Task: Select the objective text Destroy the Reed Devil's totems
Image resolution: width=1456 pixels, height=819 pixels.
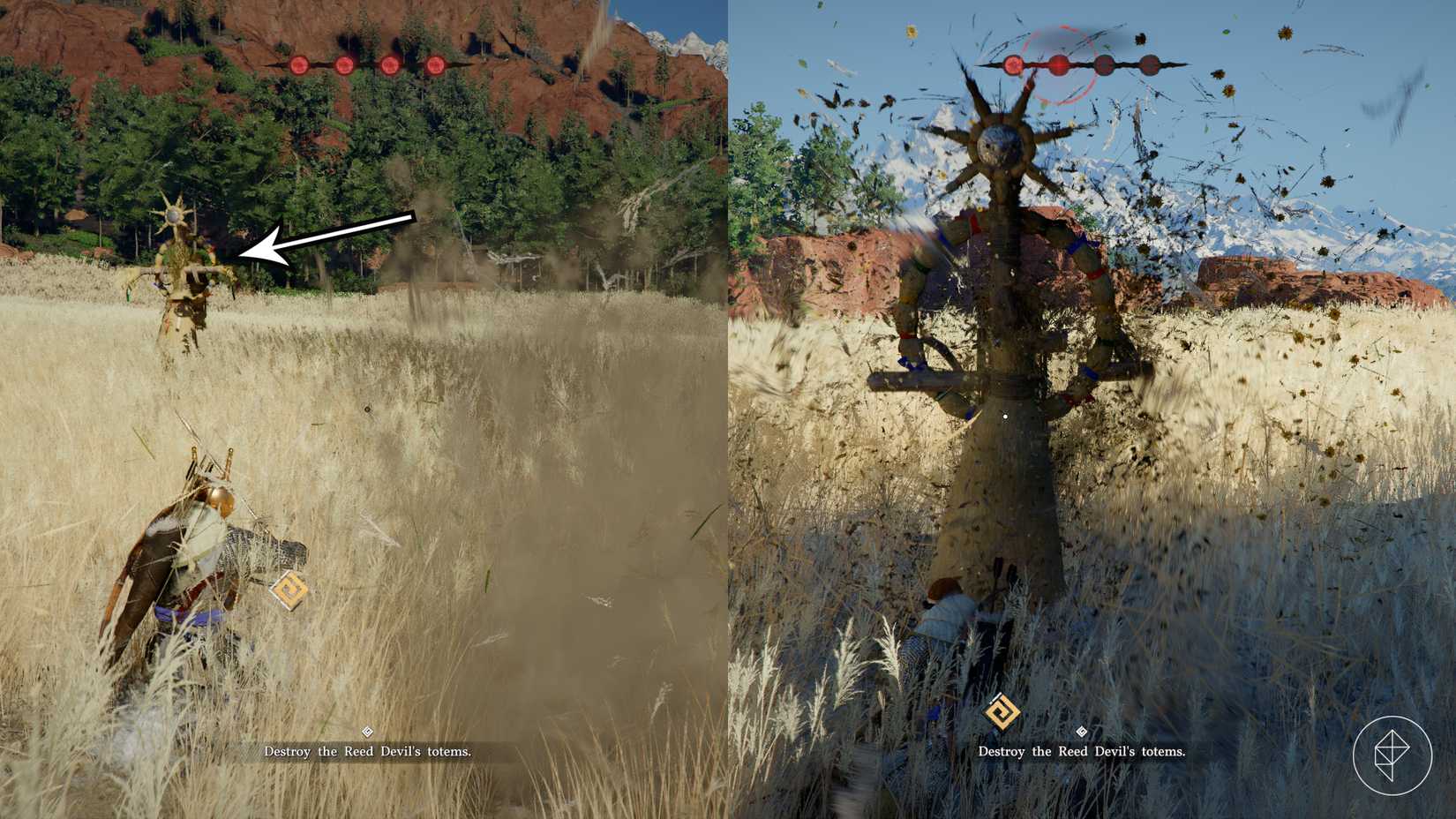Action: [368, 752]
